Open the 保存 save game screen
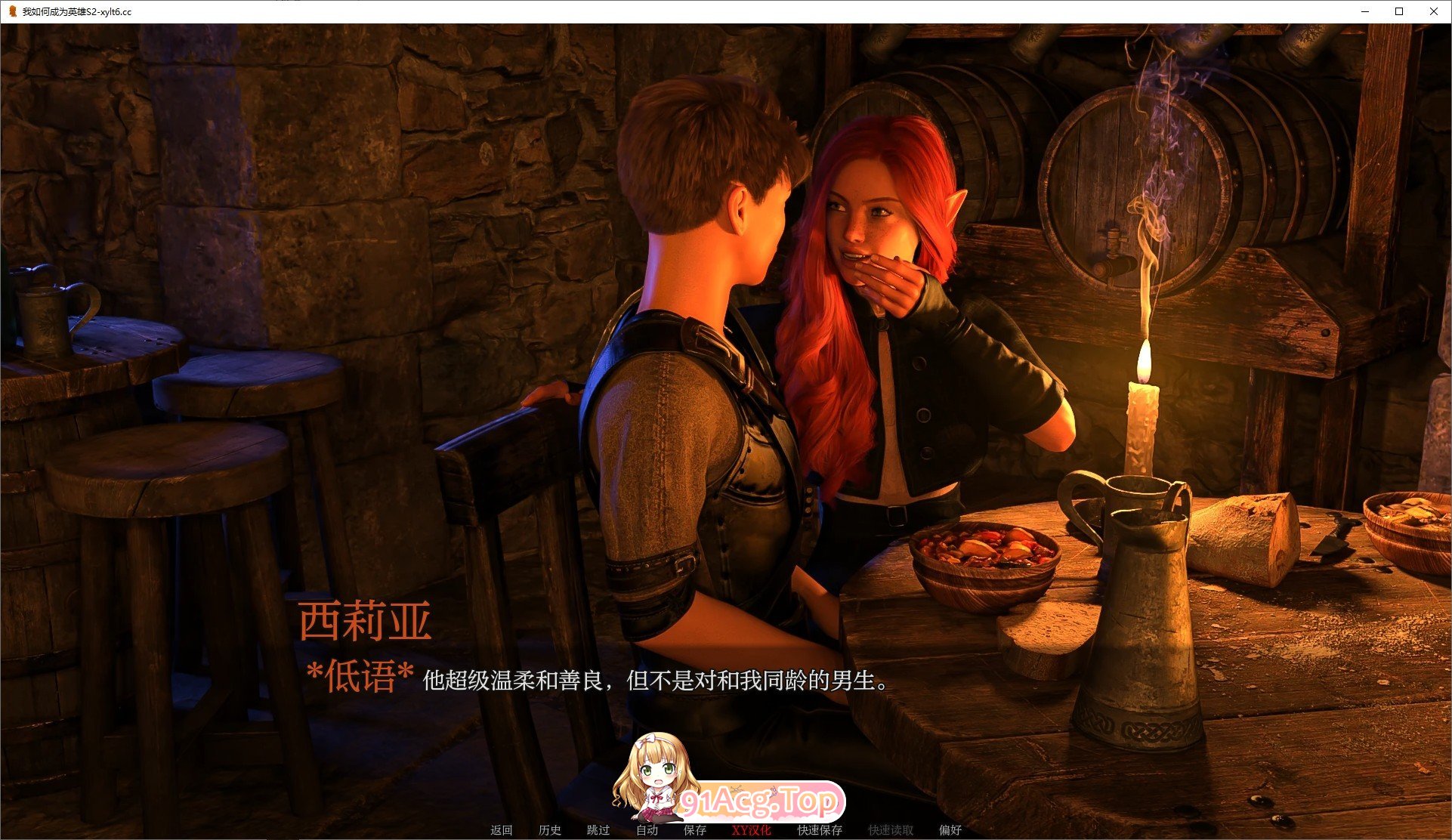Screen dimensions: 1452x840 [695, 829]
